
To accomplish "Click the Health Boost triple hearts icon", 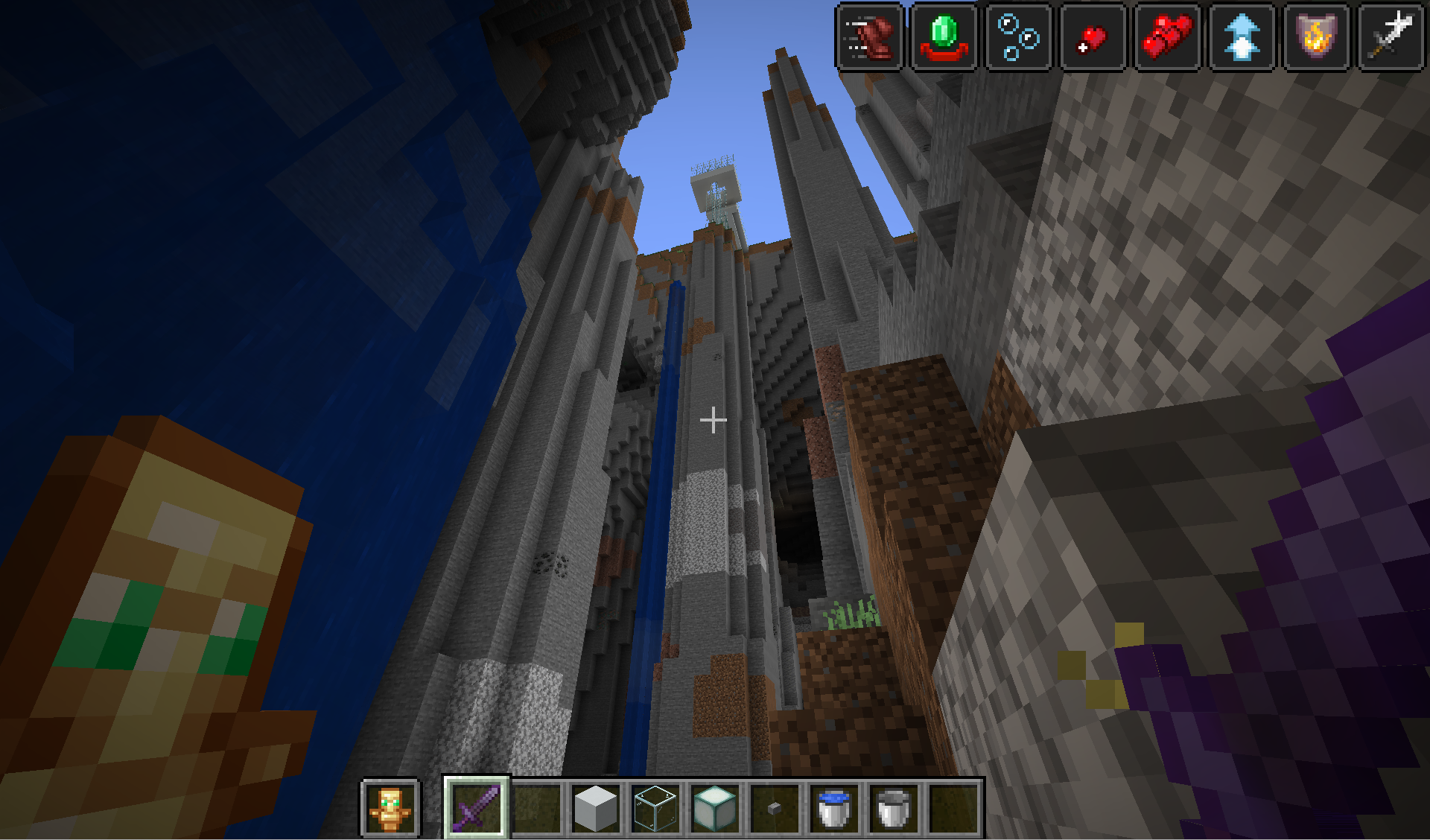I will (1167, 36).
